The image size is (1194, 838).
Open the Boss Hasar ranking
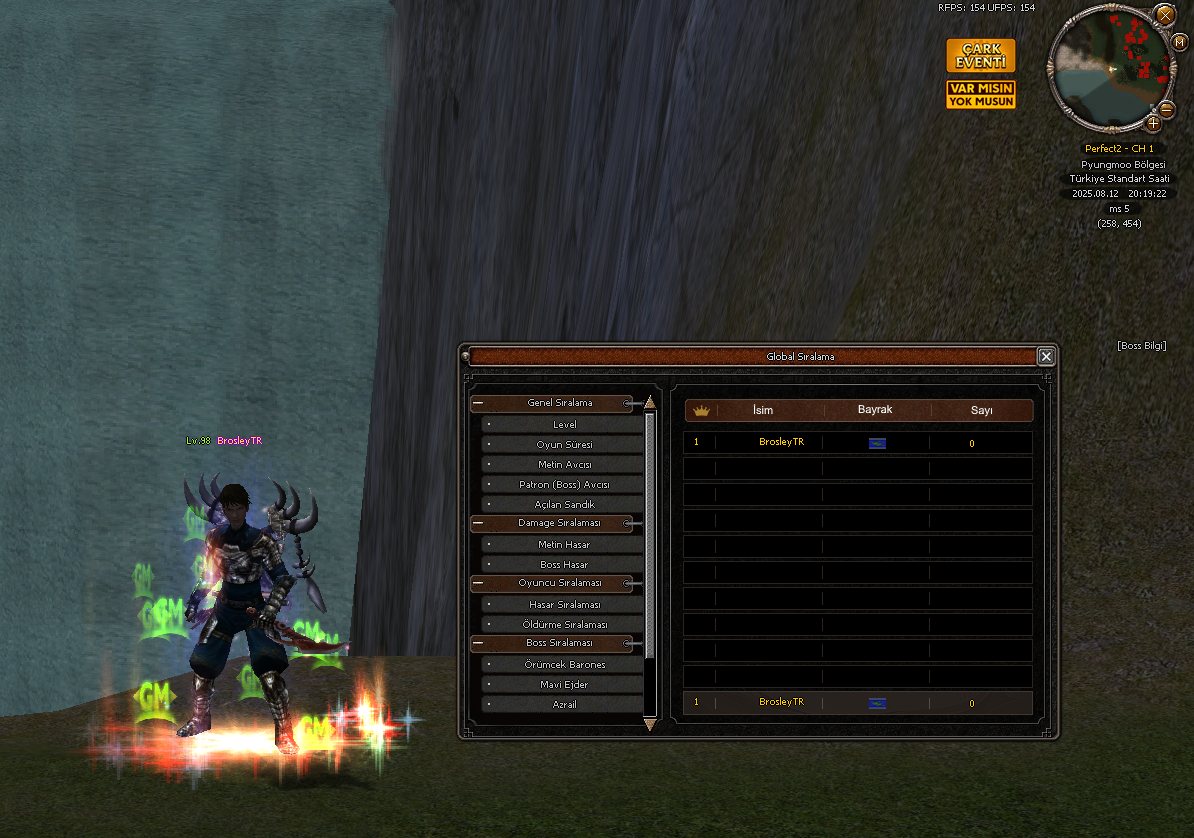coord(564,564)
